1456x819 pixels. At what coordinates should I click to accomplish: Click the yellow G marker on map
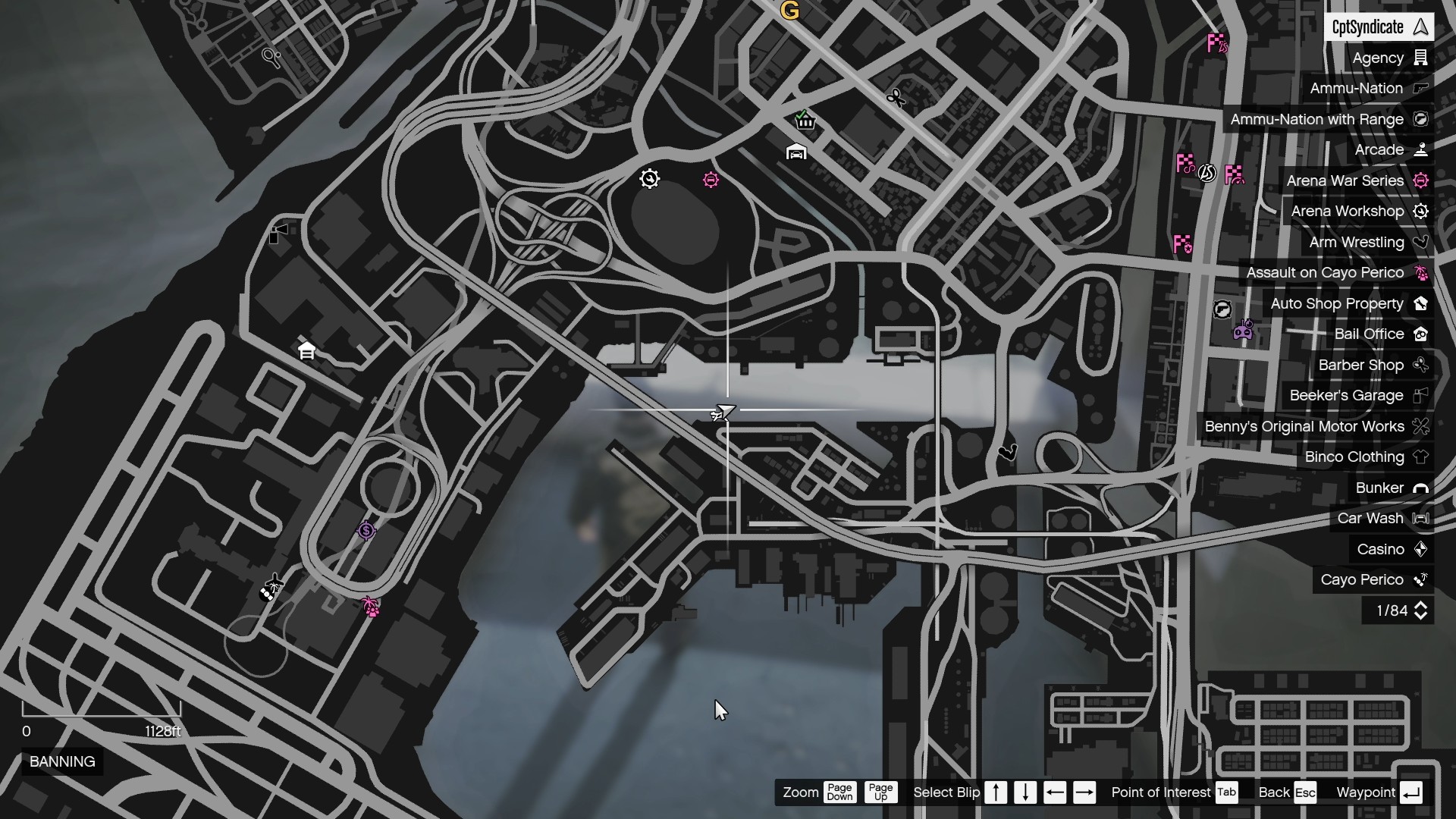[789, 11]
